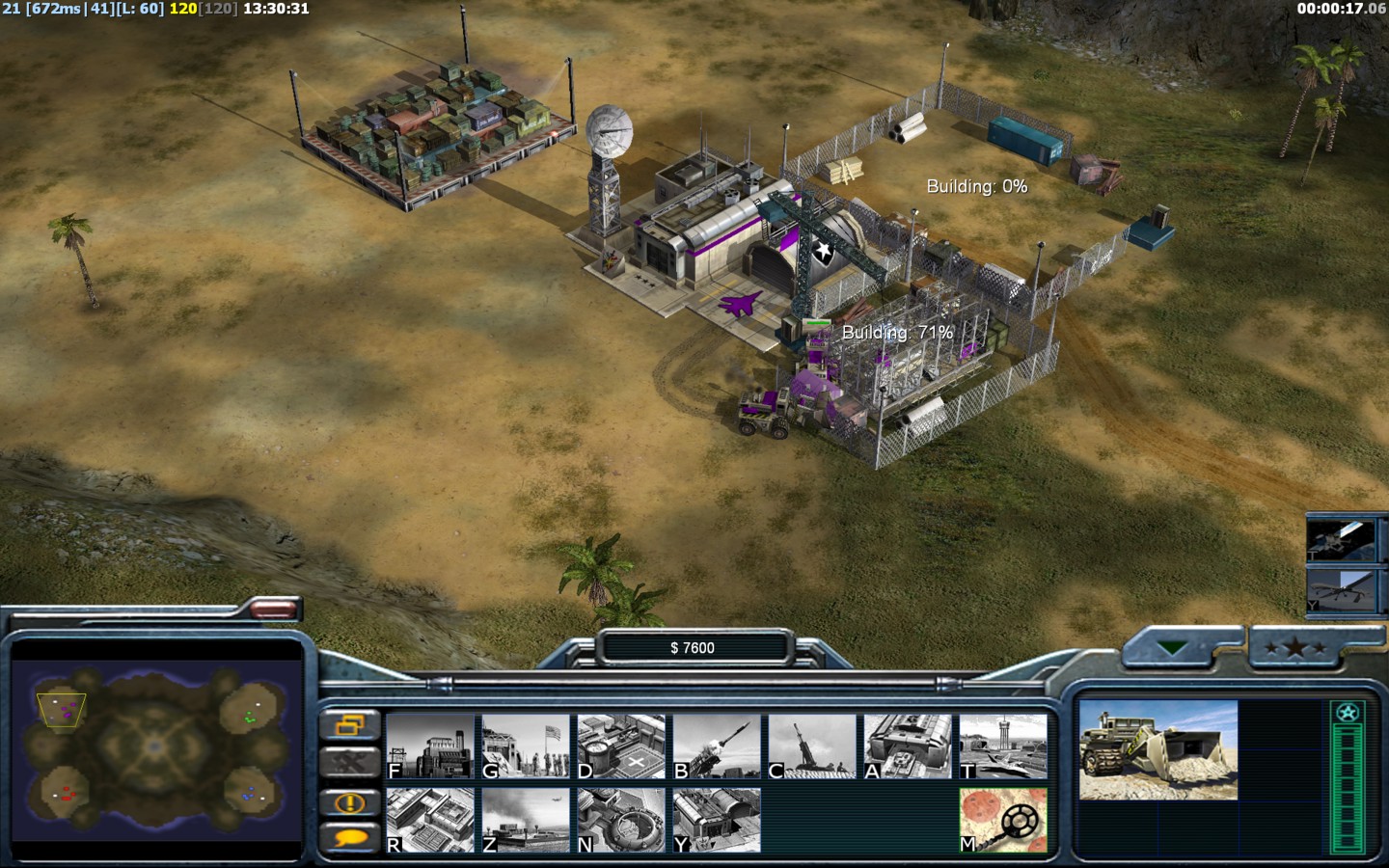Place a beacon with the exclamation button

tap(349, 801)
